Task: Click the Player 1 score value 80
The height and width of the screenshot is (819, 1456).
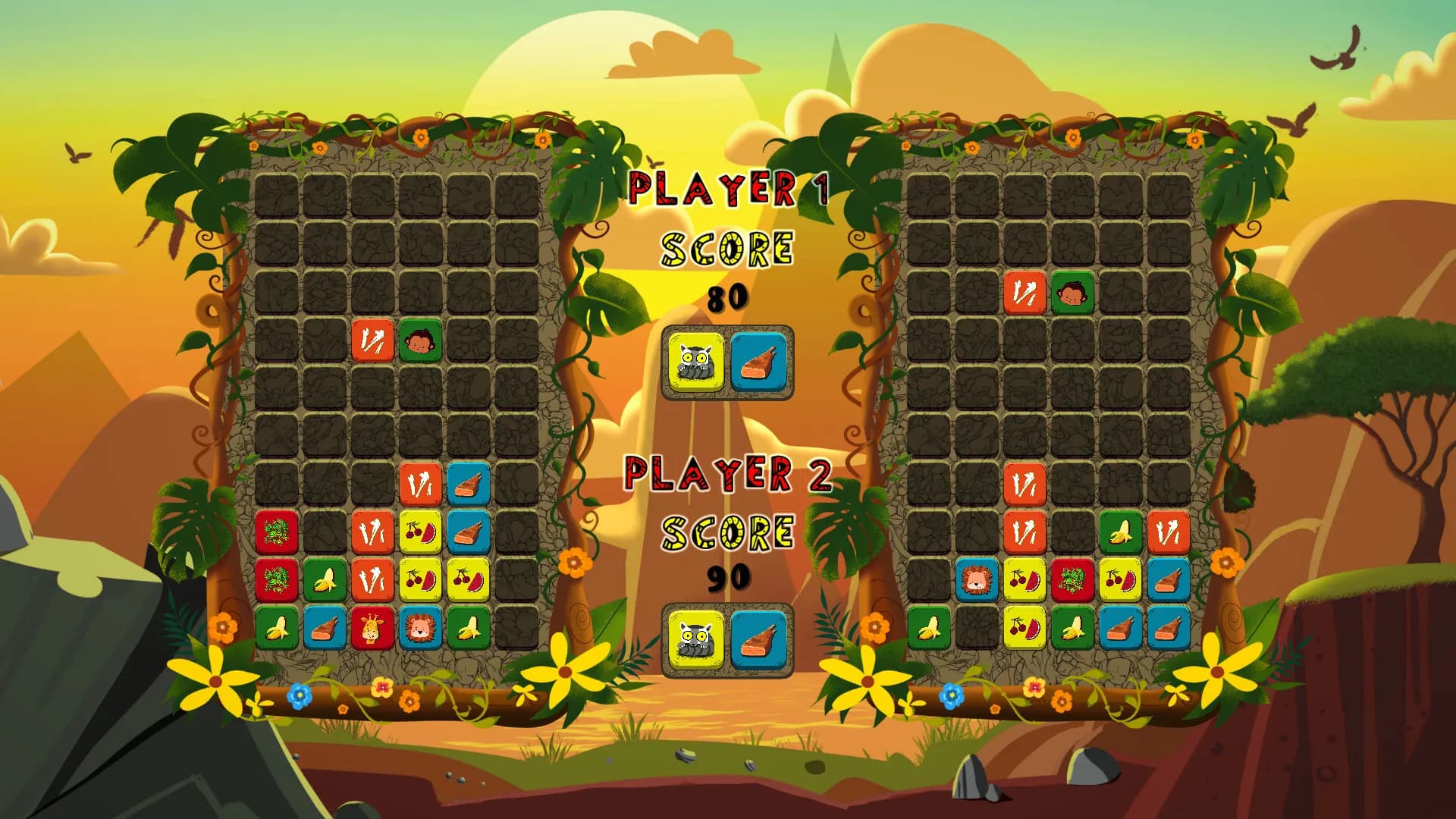Action: pos(726,298)
